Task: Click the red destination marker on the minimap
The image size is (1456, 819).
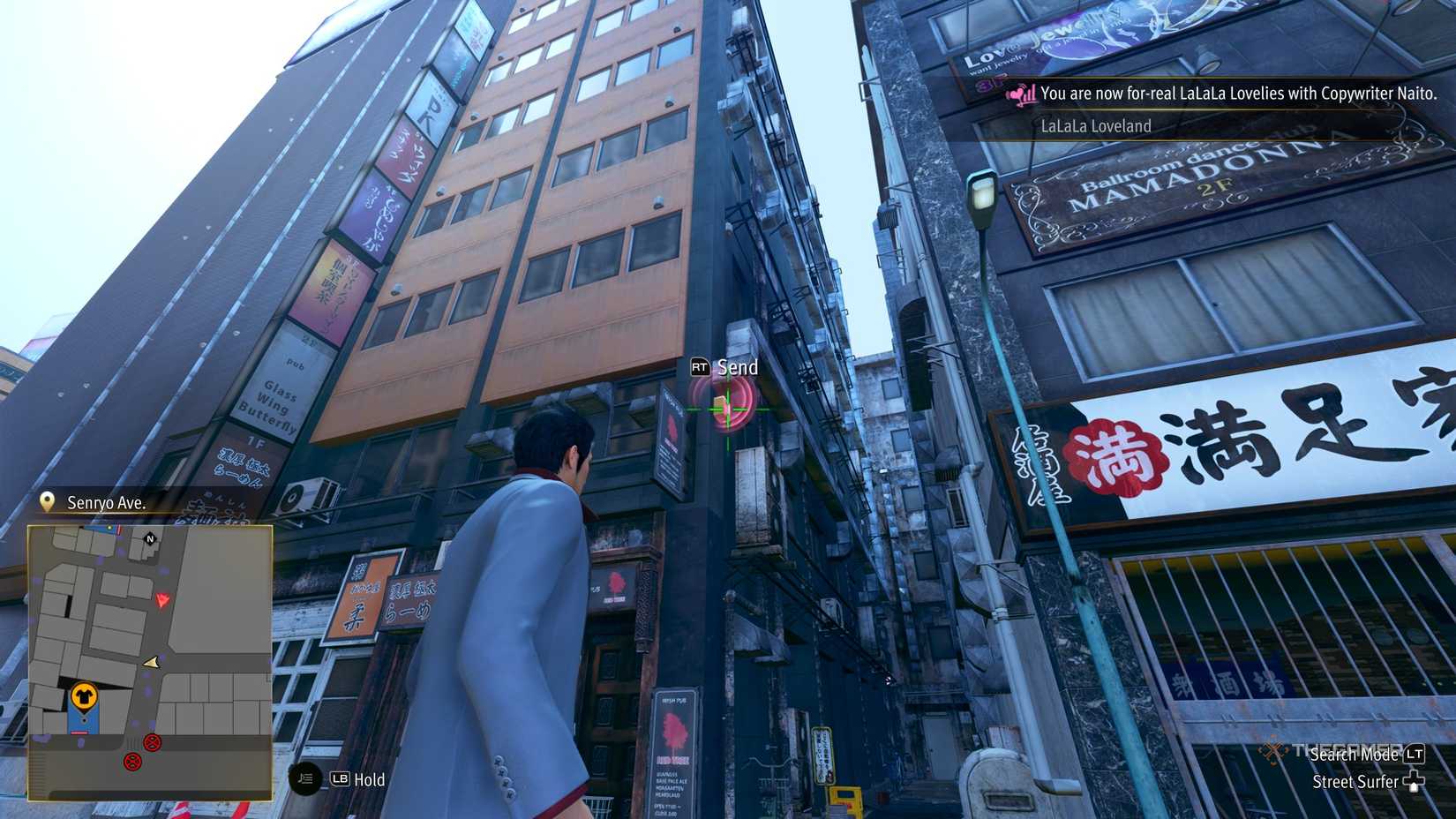Action: pos(161,600)
